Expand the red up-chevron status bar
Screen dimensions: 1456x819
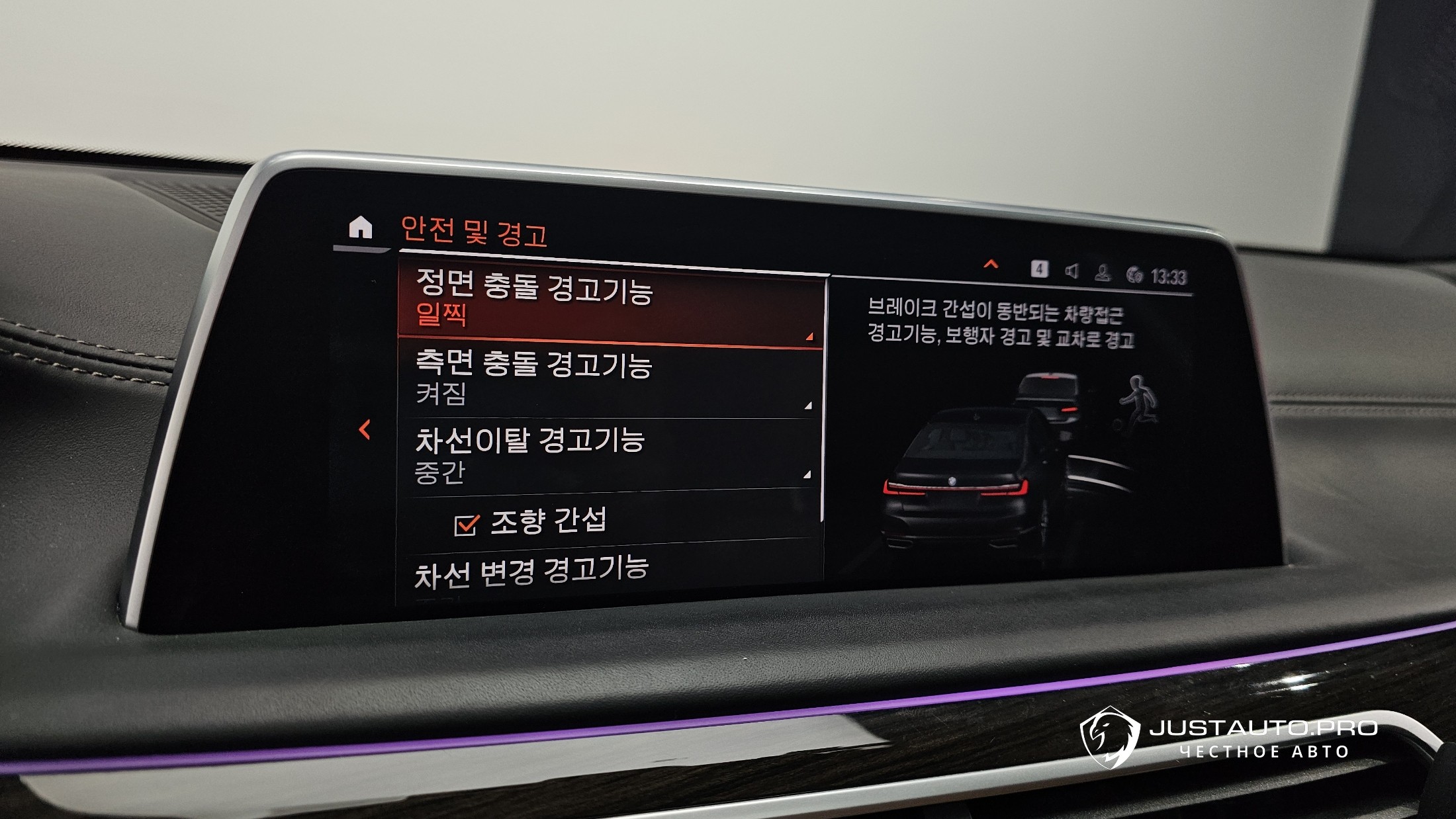pos(991,265)
